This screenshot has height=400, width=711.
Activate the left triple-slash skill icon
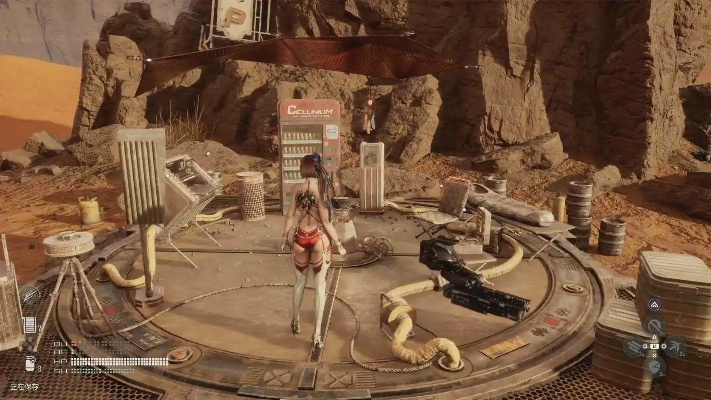(634, 347)
